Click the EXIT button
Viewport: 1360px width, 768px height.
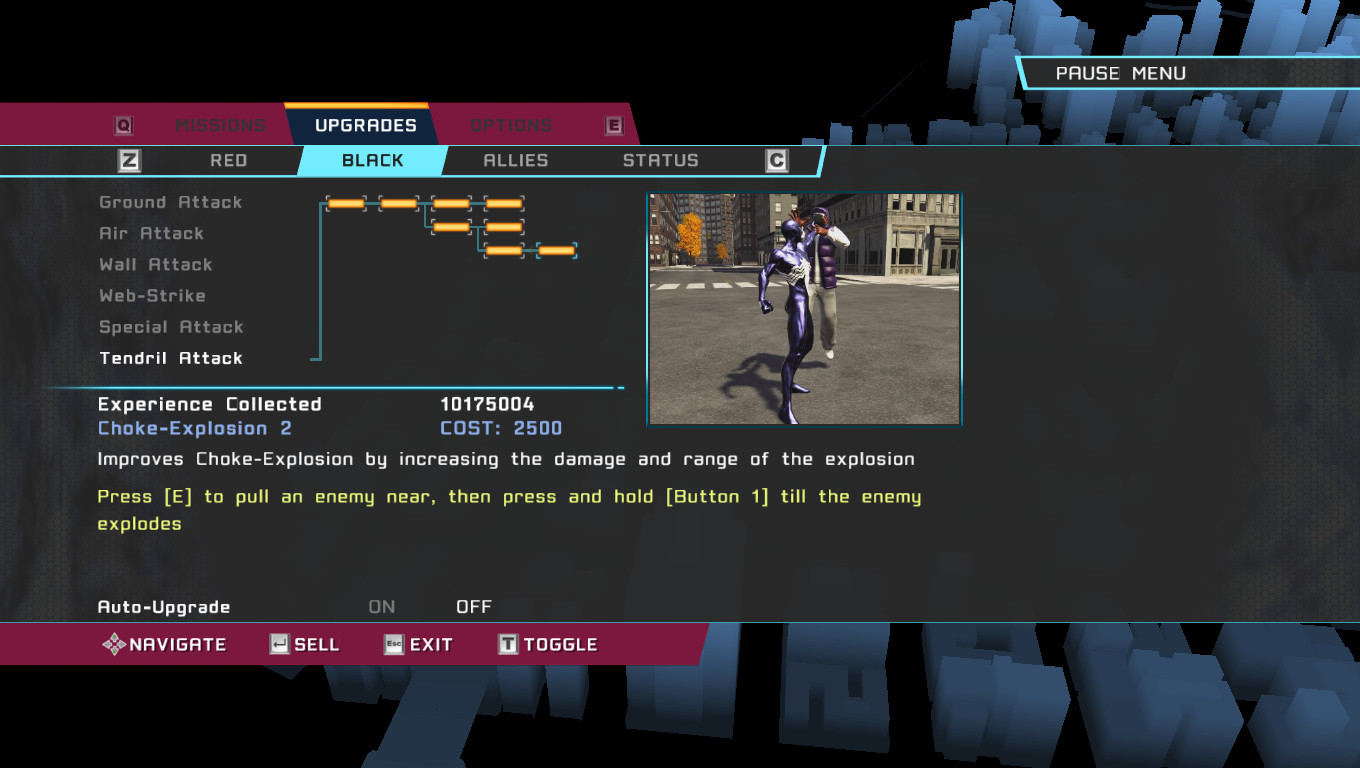tap(430, 644)
